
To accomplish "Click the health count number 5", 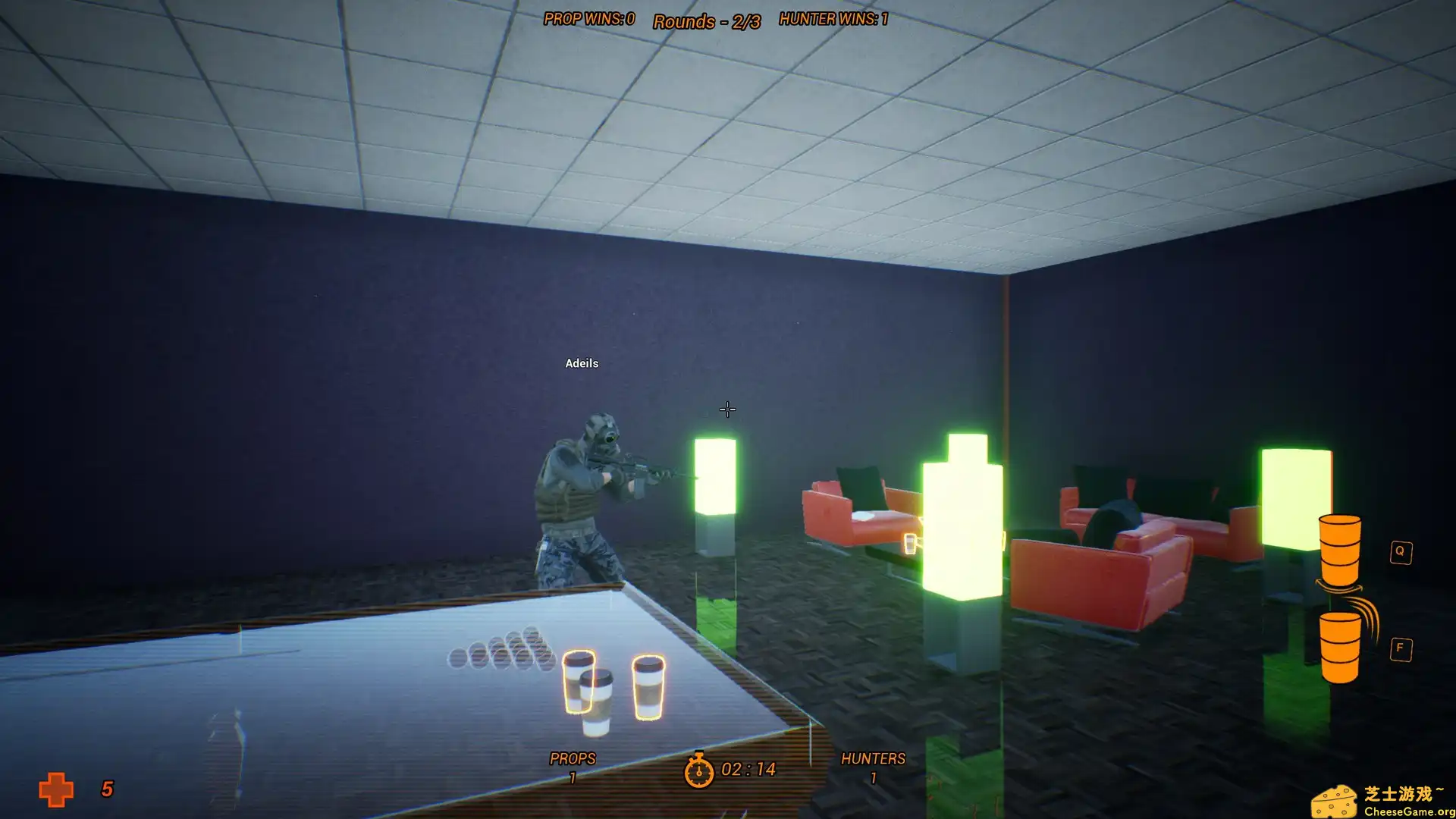I will tap(105, 789).
